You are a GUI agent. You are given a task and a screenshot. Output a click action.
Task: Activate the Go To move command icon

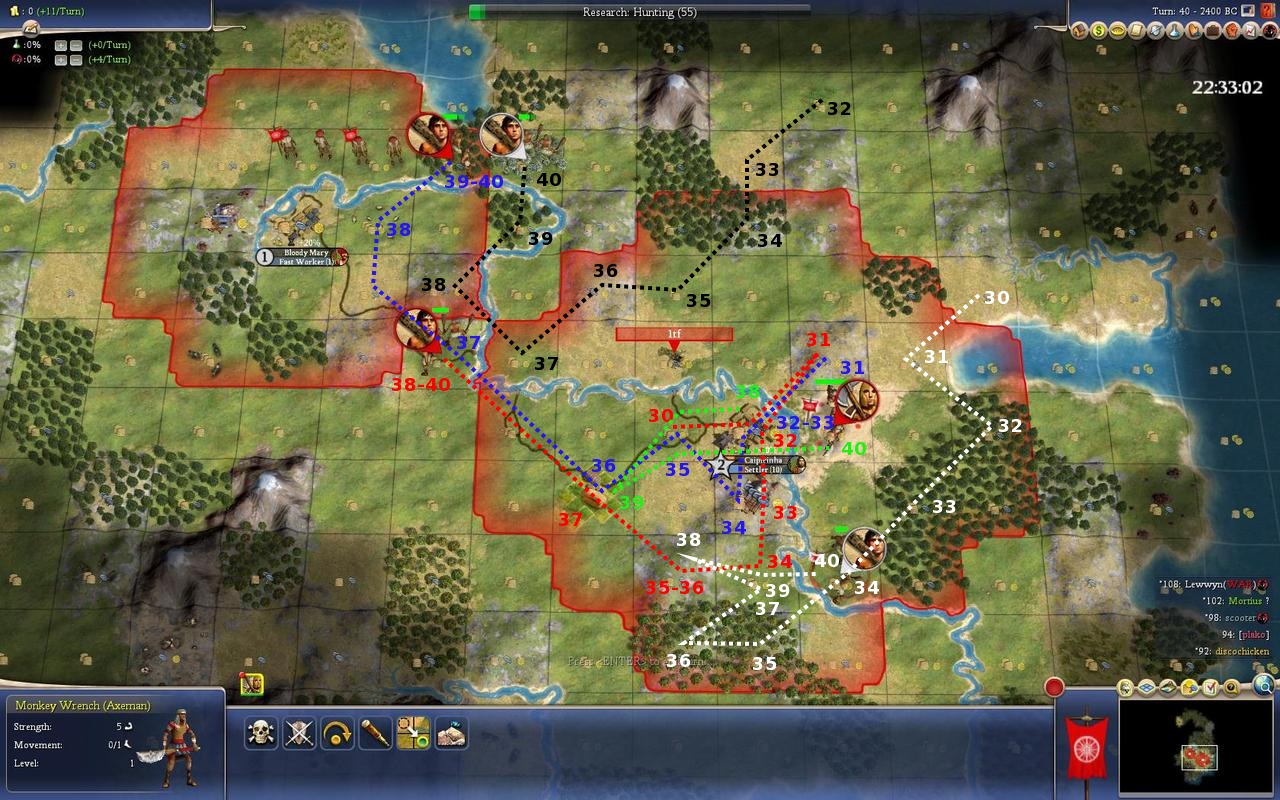coord(413,734)
